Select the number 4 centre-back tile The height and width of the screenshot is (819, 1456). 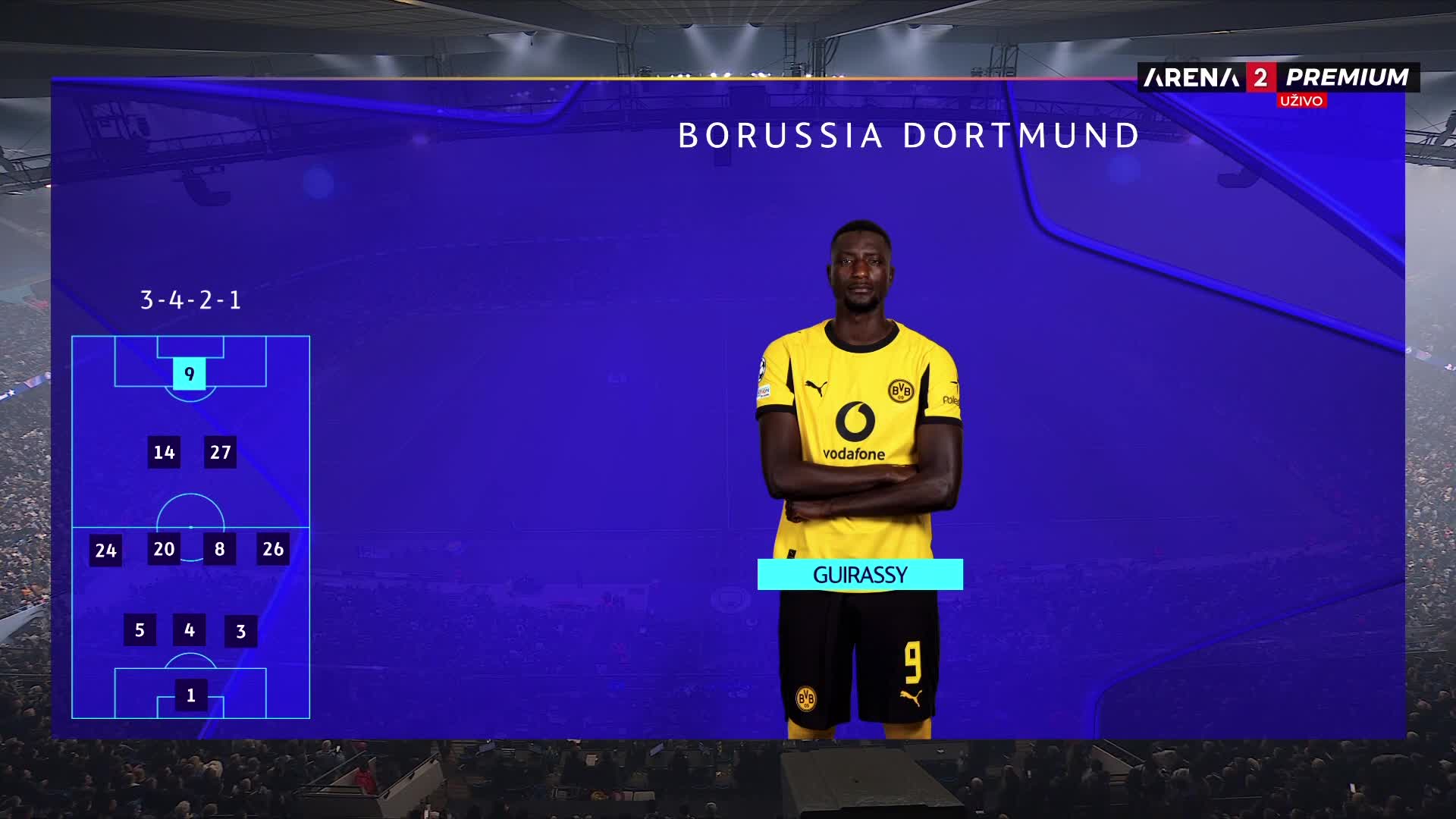click(x=190, y=630)
